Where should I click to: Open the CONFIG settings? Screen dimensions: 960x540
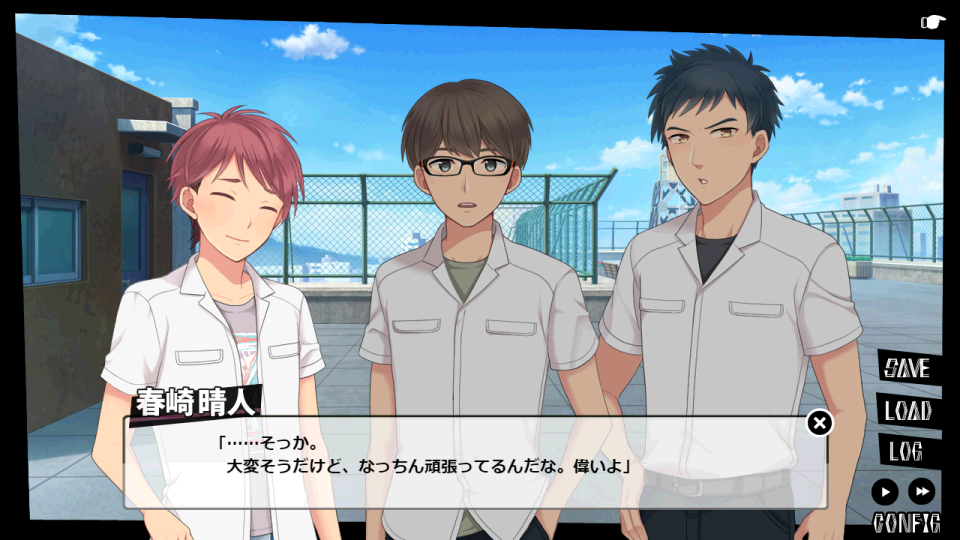(906, 522)
